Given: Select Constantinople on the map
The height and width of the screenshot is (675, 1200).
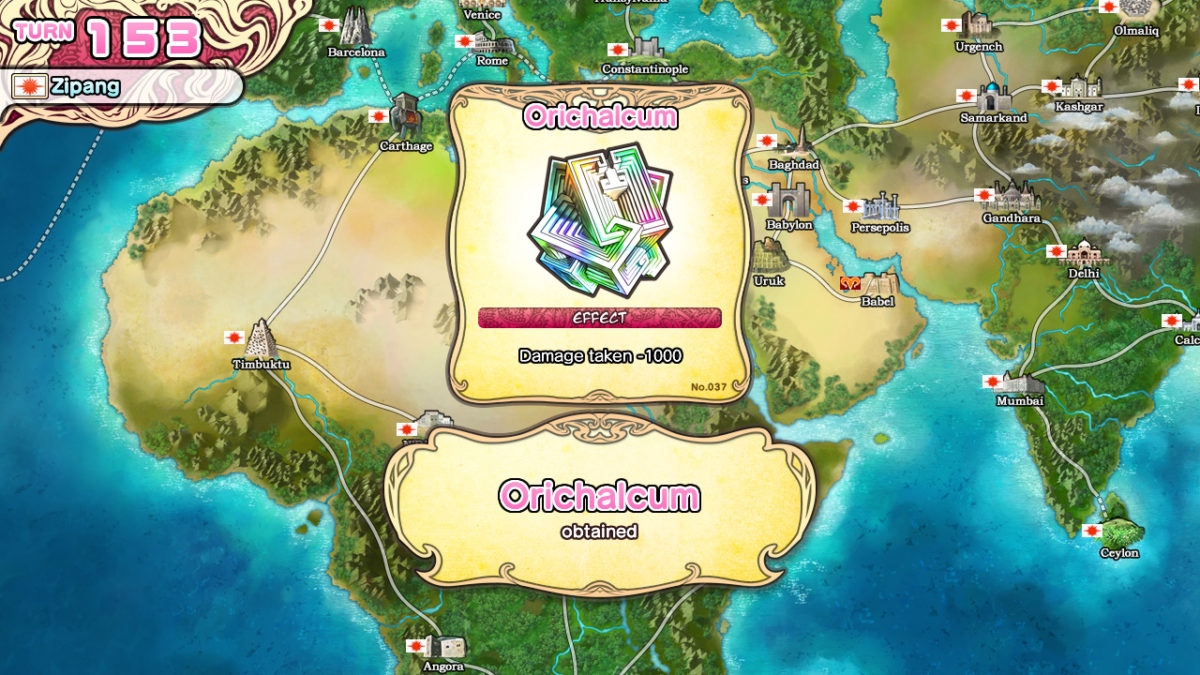Looking at the screenshot, I should click(x=646, y=49).
